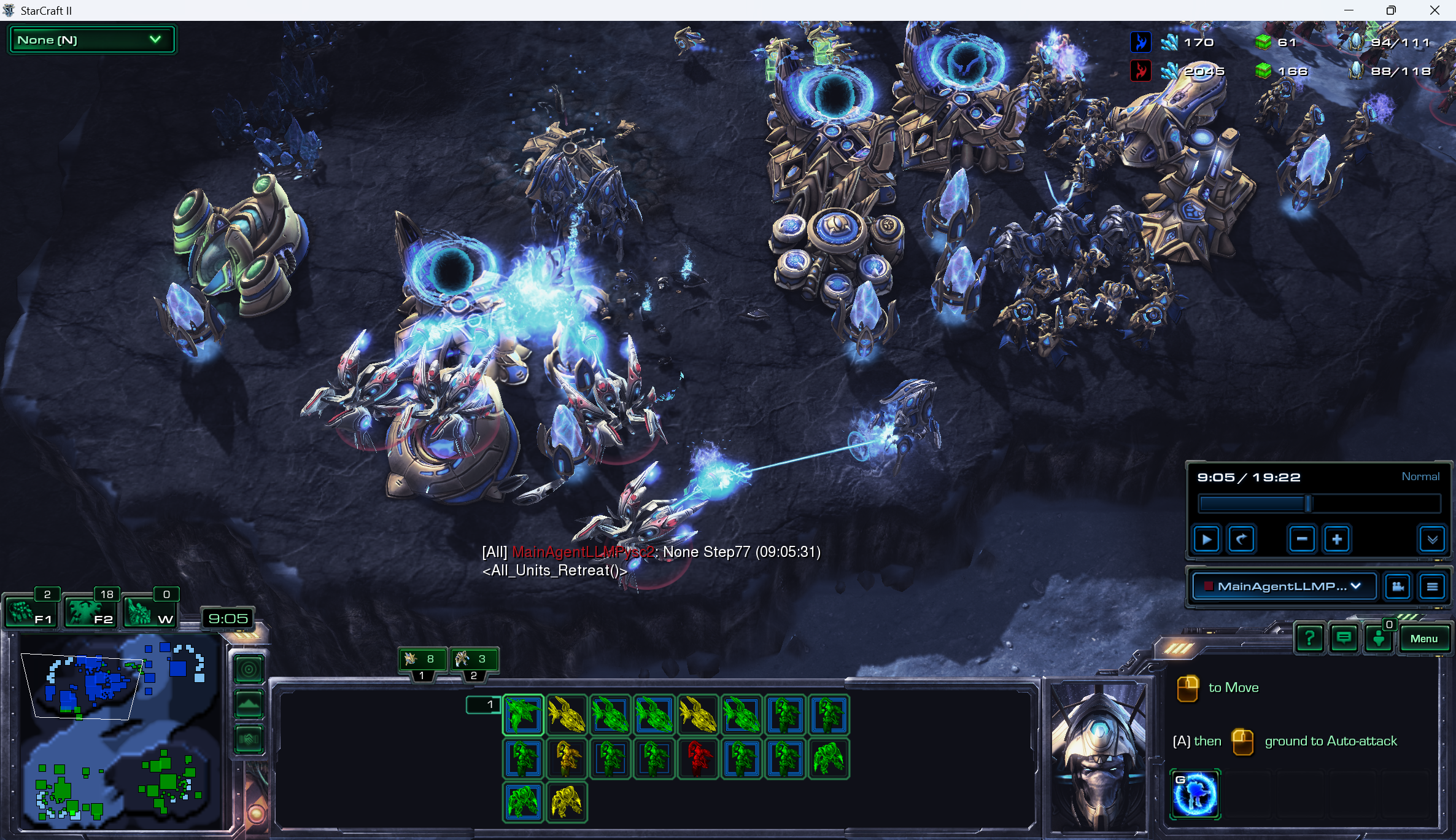Open the help question mark button
Image resolution: width=1456 pixels, height=840 pixels.
(1309, 639)
